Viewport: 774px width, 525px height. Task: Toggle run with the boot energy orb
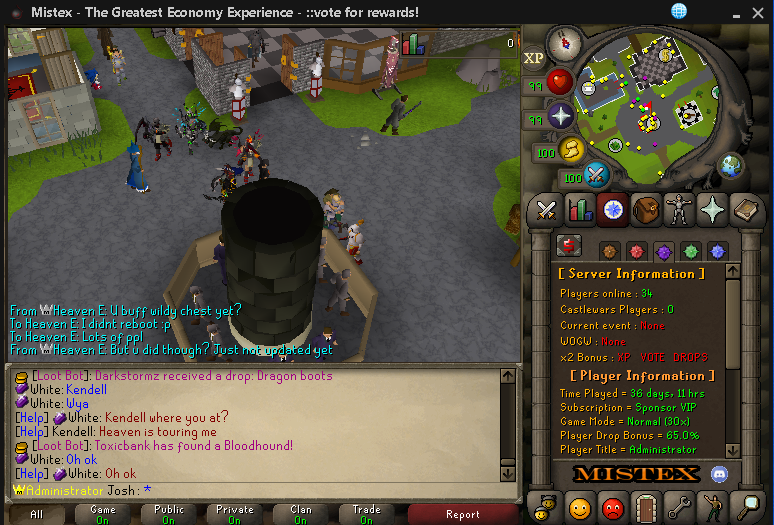tap(571, 150)
